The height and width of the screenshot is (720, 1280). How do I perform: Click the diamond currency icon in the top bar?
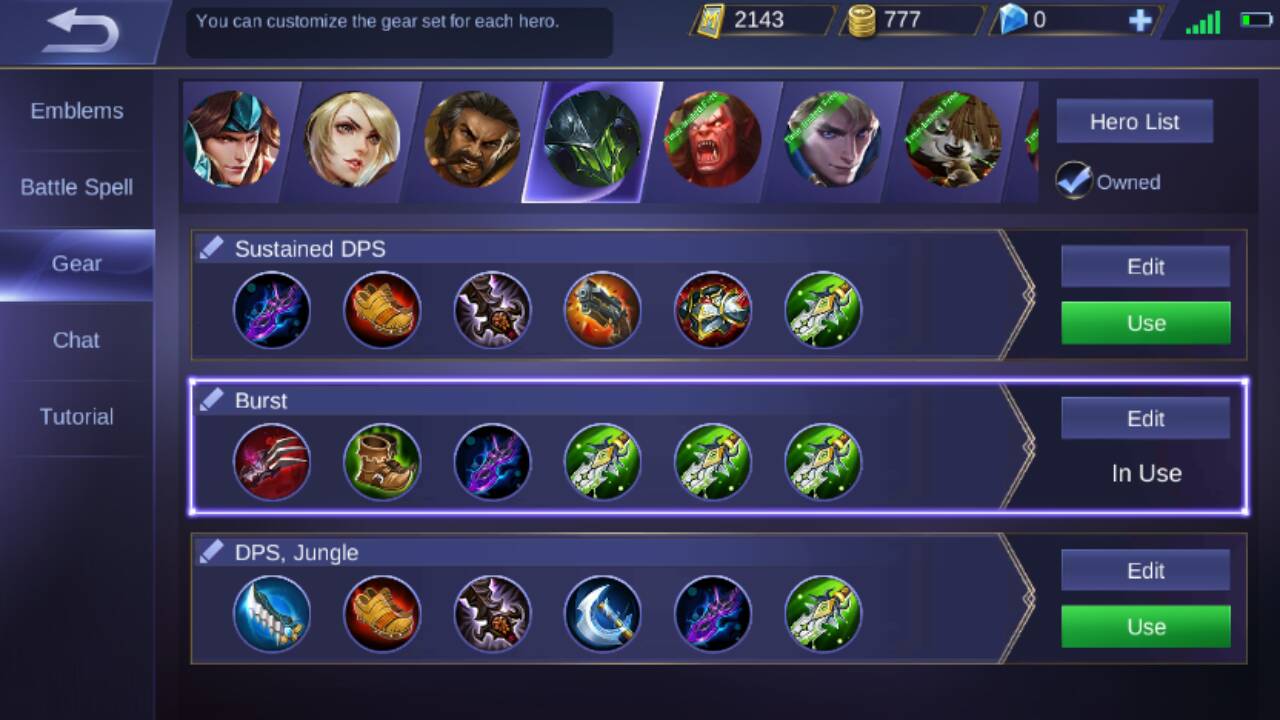click(x=1013, y=20)
